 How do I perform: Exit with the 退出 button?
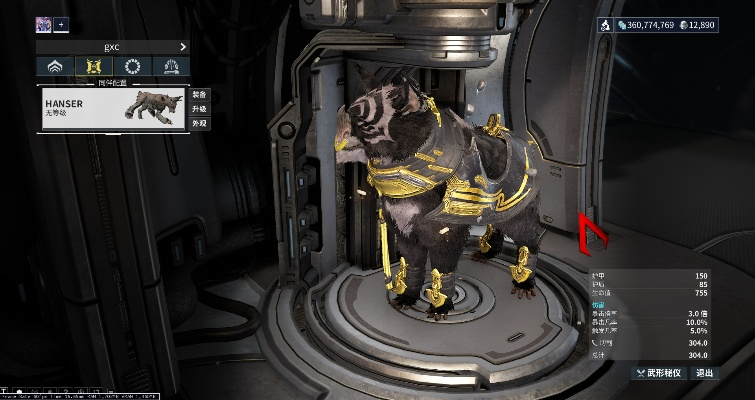click(705, 373)
